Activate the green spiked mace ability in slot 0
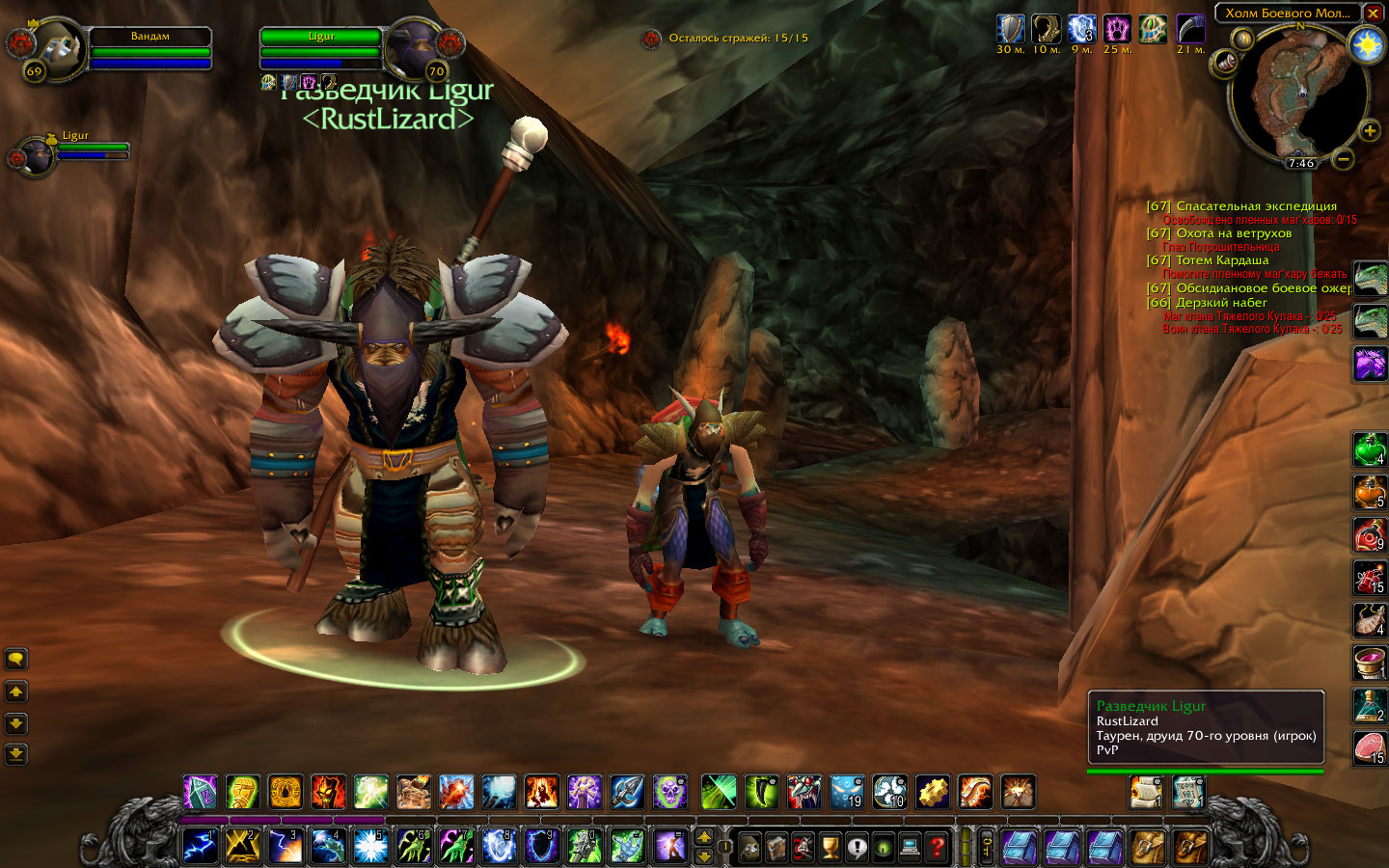 click(x=585, y=846)
